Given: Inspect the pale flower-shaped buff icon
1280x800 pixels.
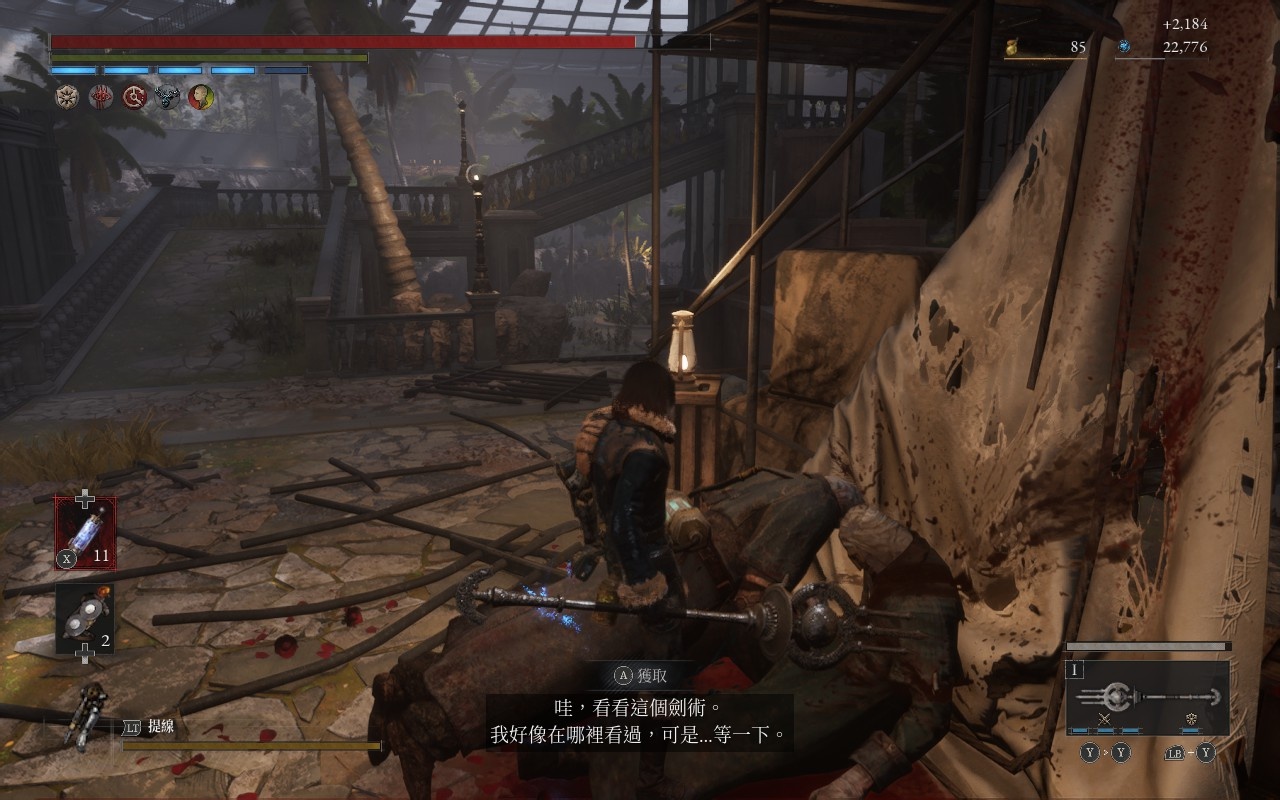Looking at the screenshot, I should point(68,97).
